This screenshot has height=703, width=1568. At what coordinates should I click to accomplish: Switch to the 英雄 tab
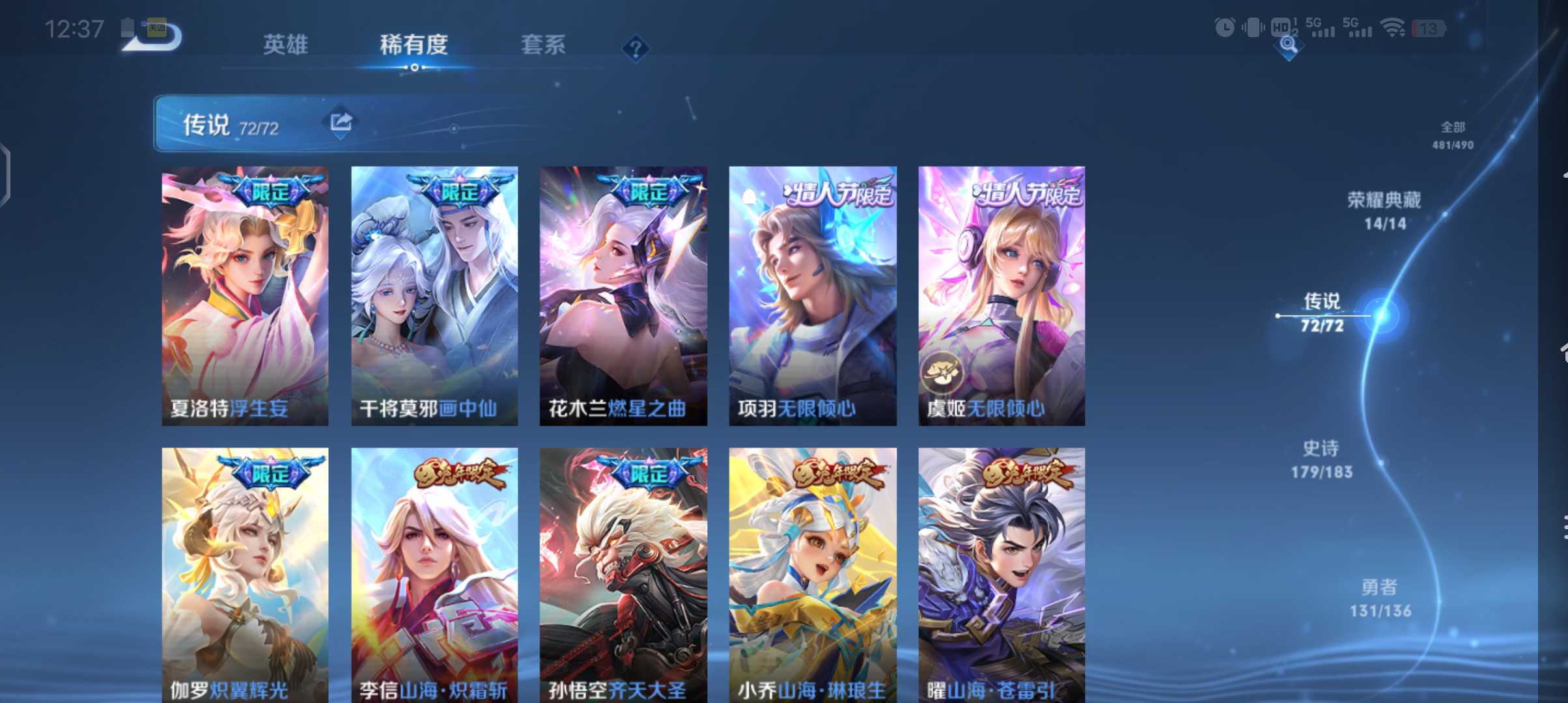click(285, 46)
